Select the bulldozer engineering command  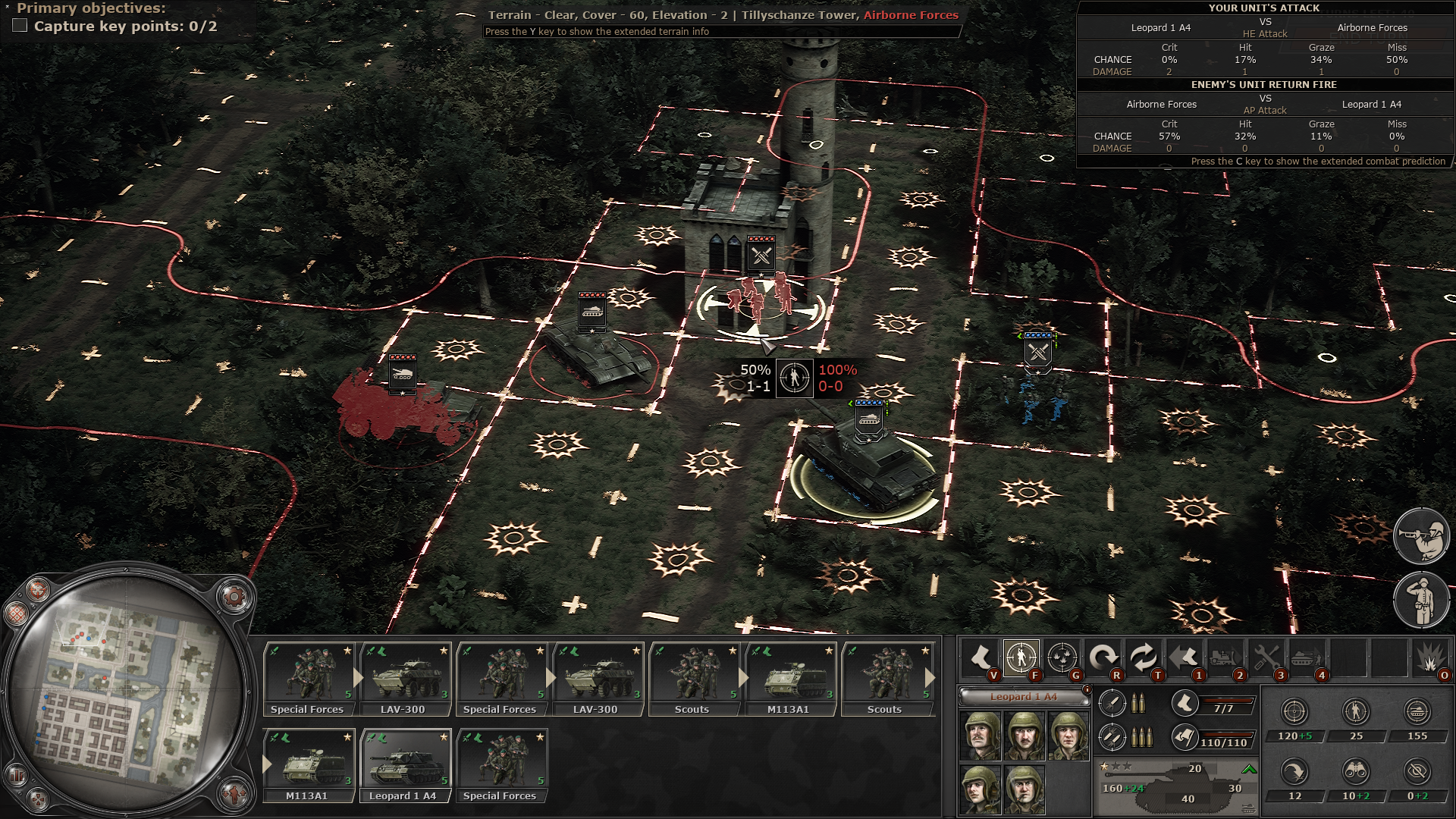[1225, 657]
